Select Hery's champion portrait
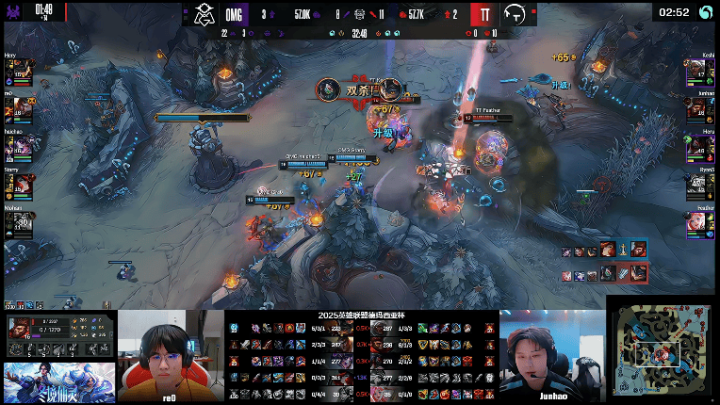The width and height of the screenshot is (720, 405). click(21, 74)
